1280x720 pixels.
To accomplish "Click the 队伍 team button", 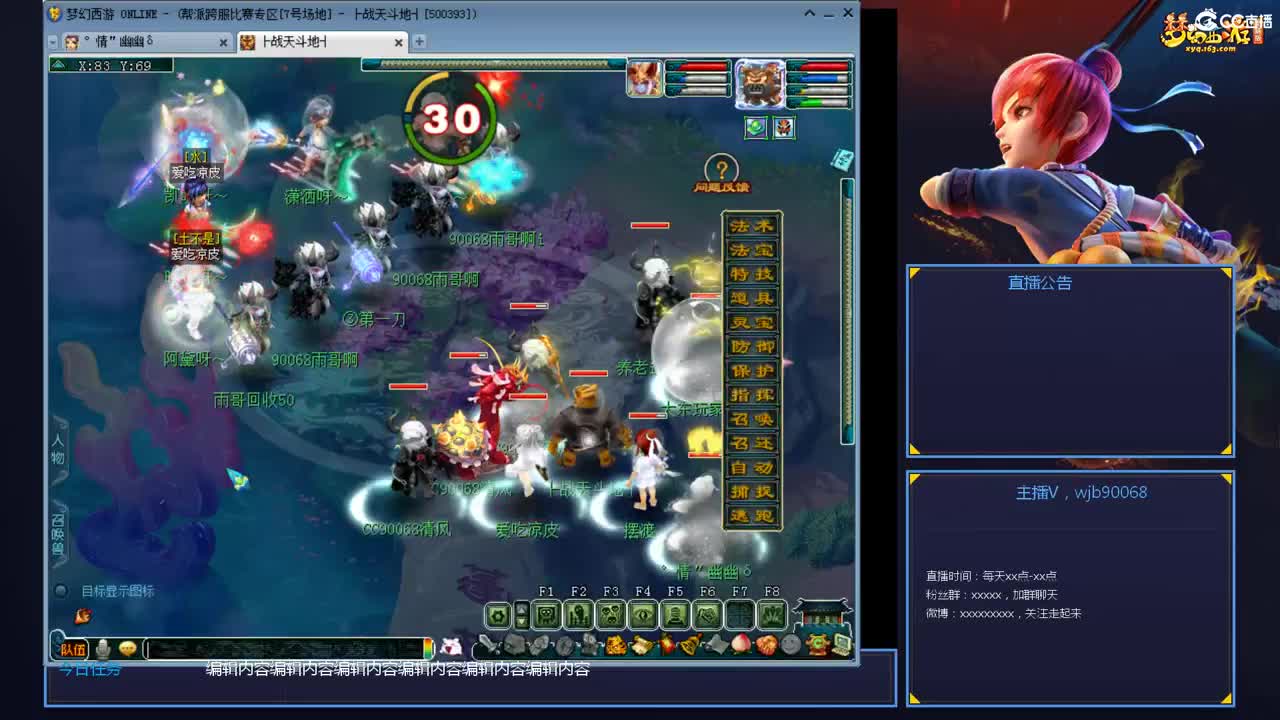I will [x=73, y=650].
